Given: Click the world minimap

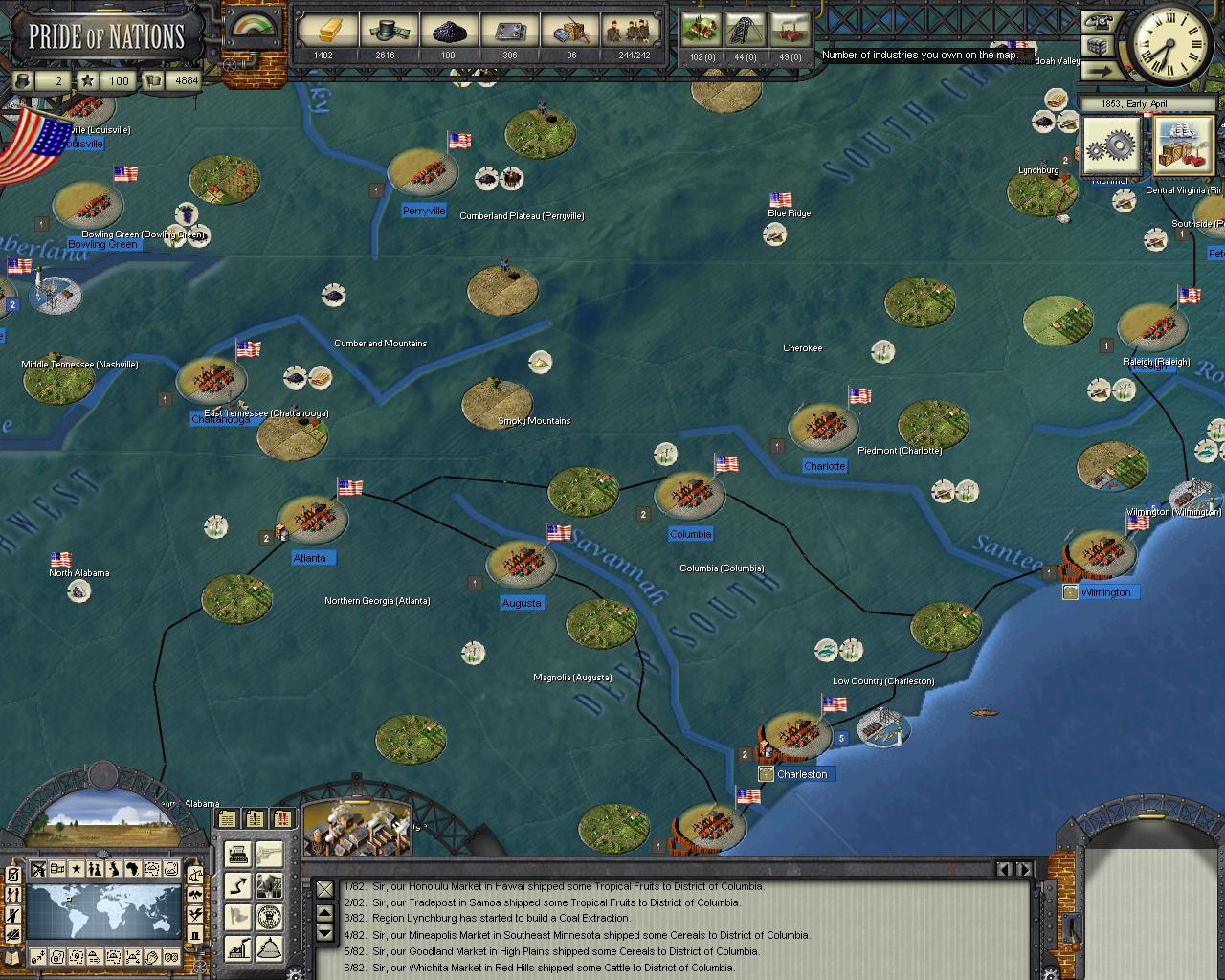Looking at the screenshot, I should (x=103, y=913).
